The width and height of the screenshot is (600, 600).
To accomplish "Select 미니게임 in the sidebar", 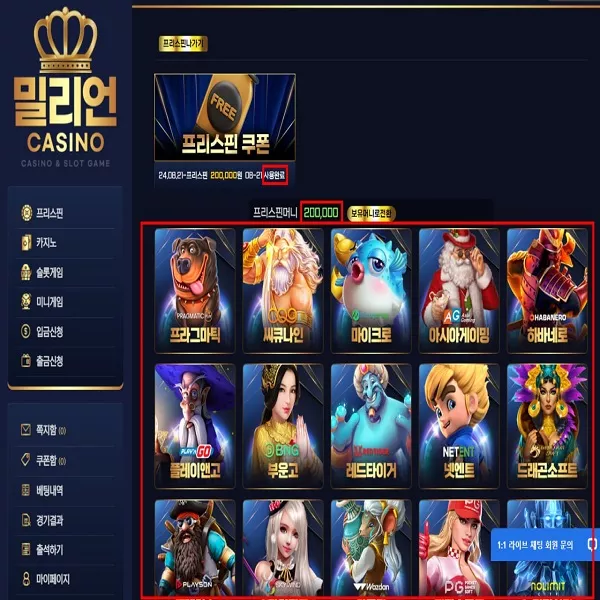I will click(50, 301).
